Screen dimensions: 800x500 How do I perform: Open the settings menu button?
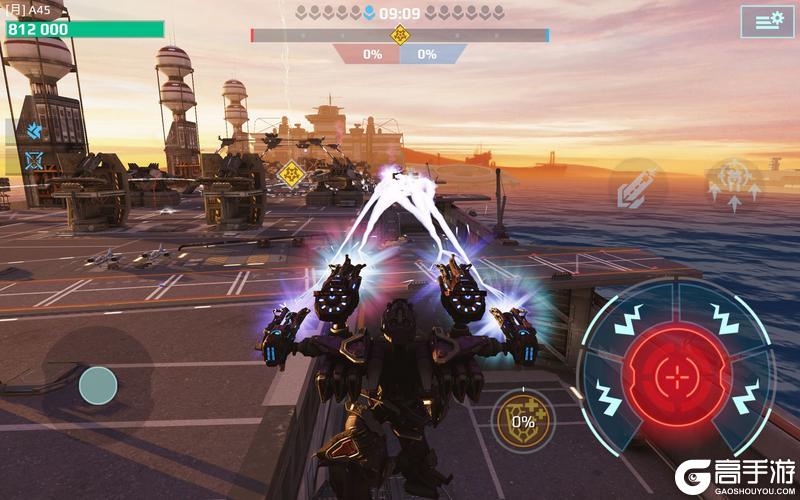point(767,21)
